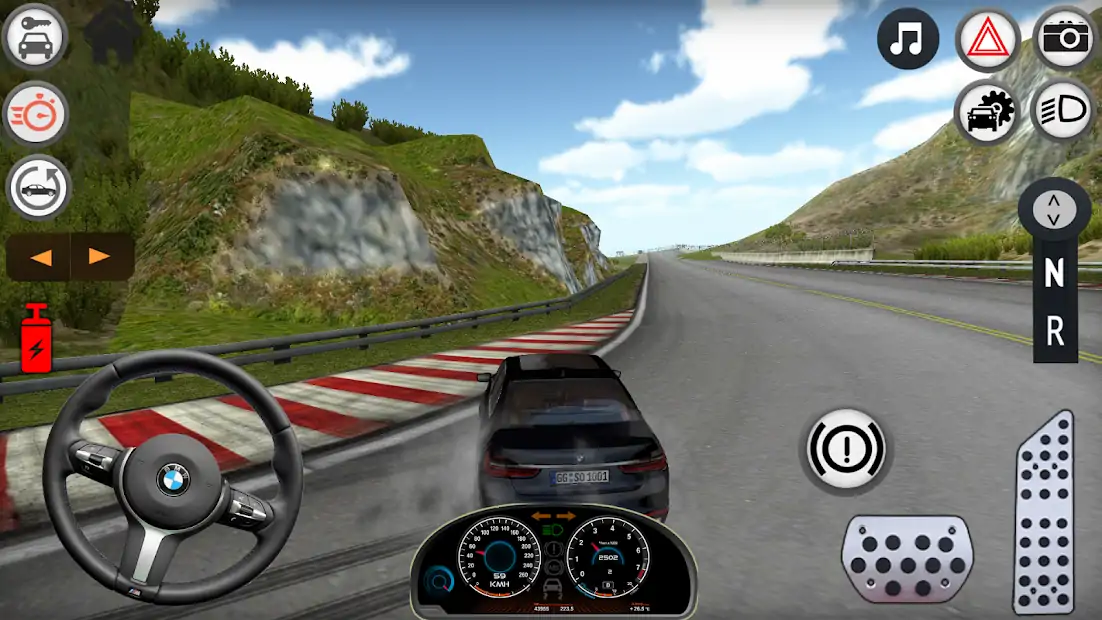Screen dimensions: 1102x620
Task: Activate the stopwatch speed mode button
Action: [x=36, y=113]
